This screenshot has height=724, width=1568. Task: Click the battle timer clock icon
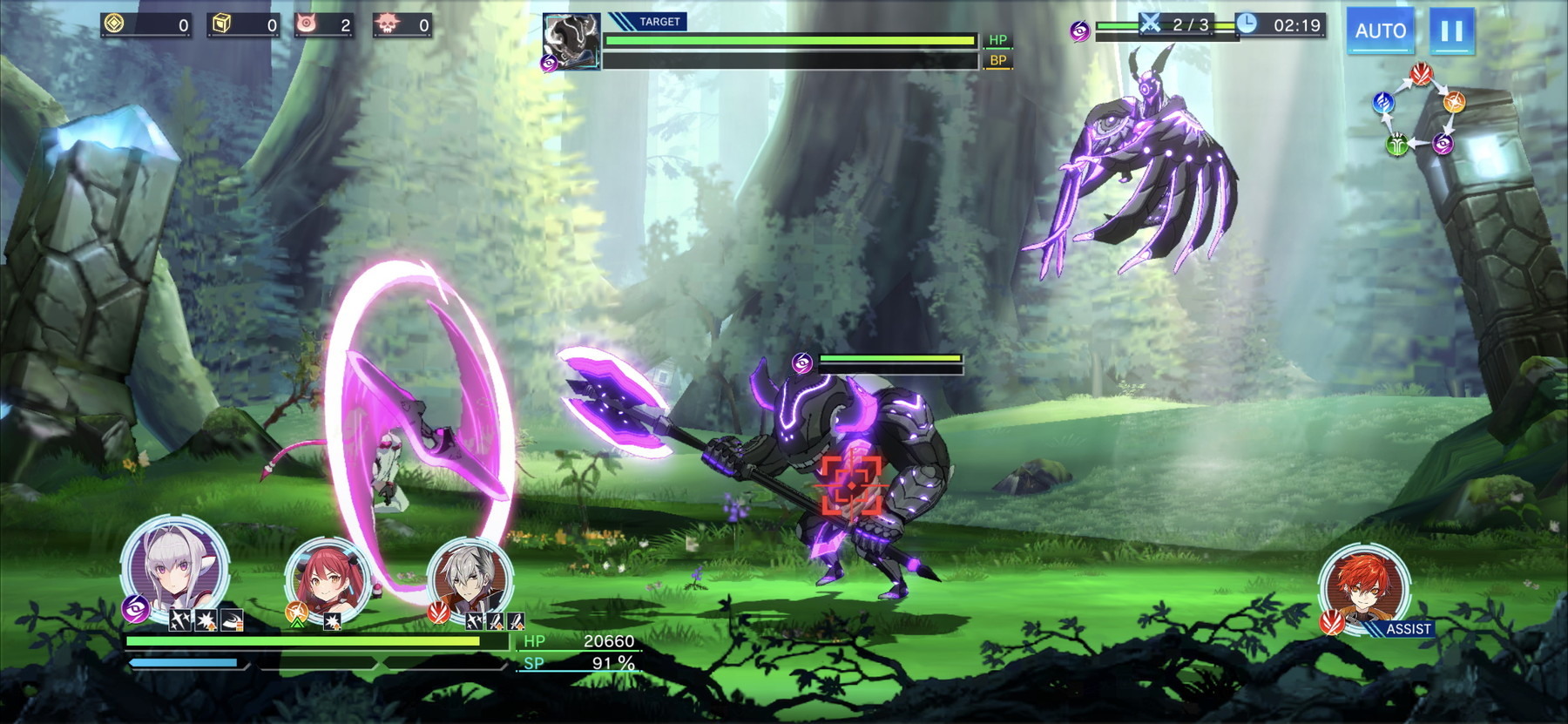tap(1247, 26)
